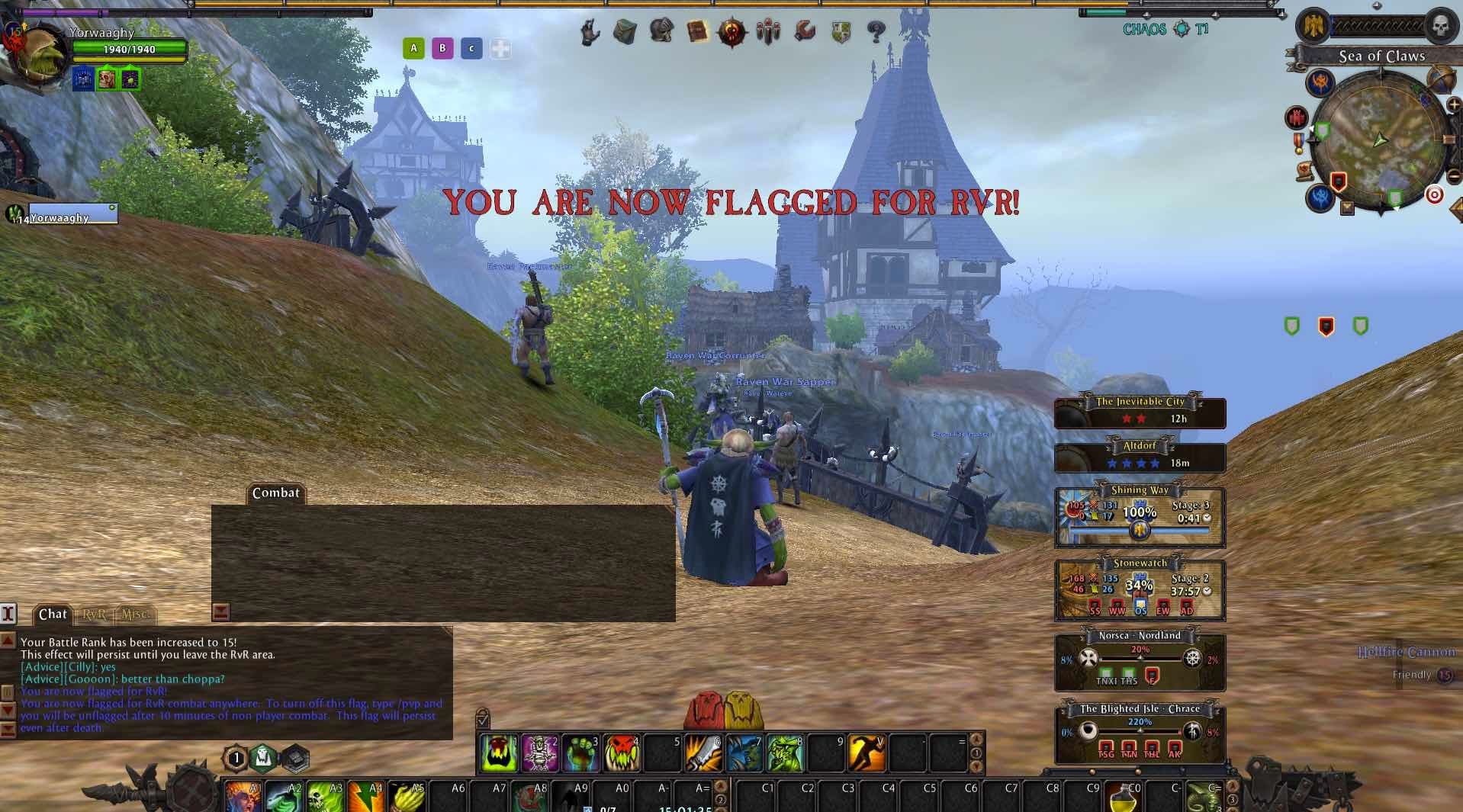Select the Altdorf city status panel
1463x812 pixels.
[1140, 456]
